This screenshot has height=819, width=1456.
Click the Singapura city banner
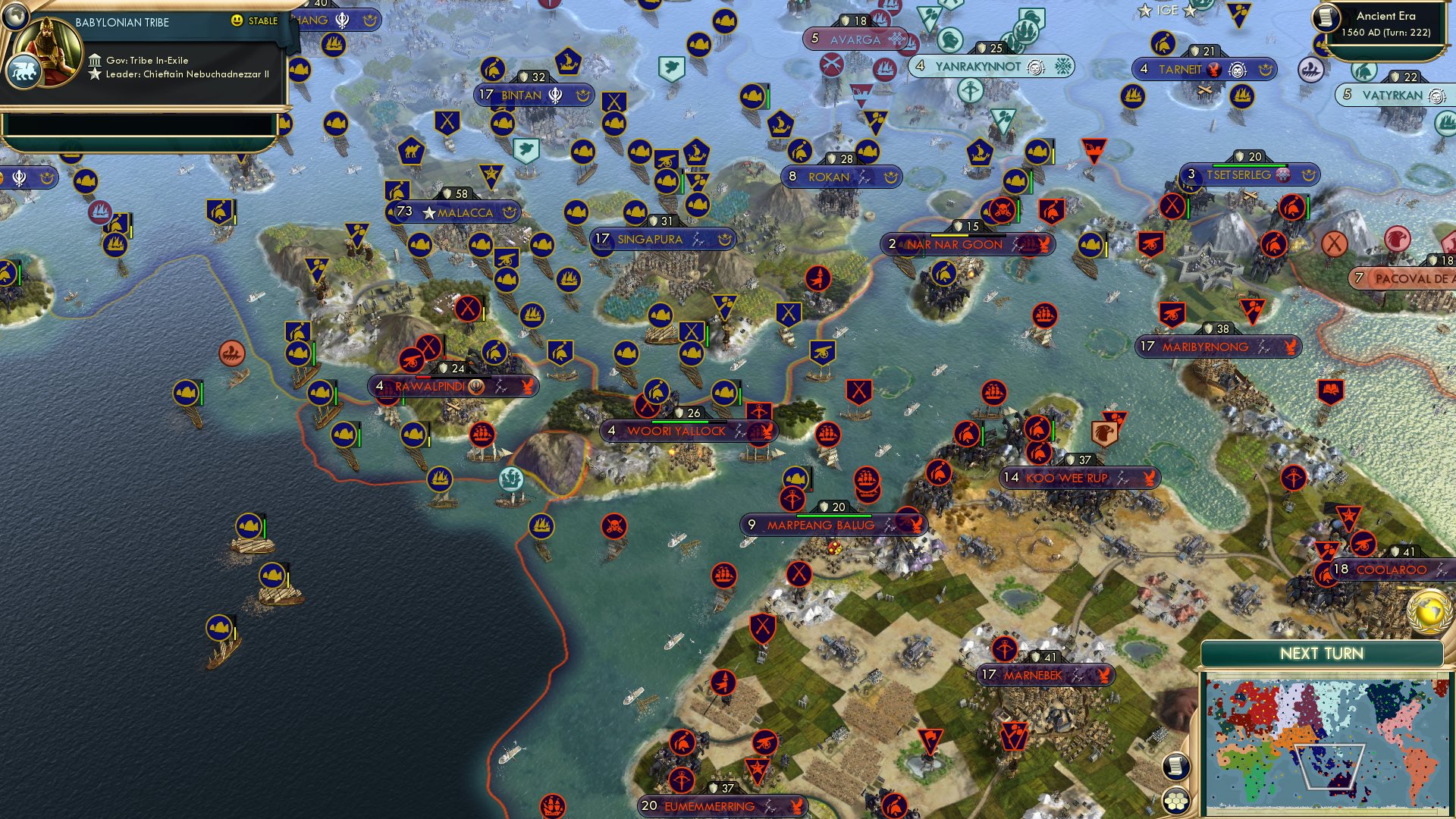(x=652, y=239)
